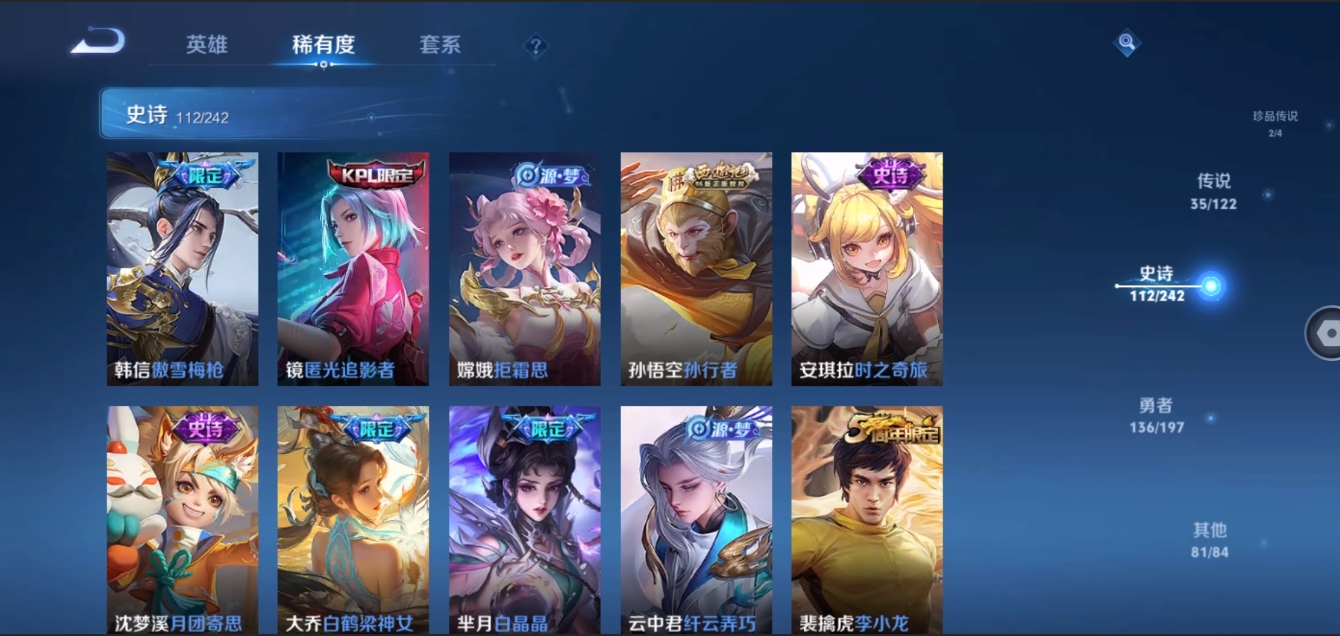This screenshot has height=636, width=1340.
Task: Jump to 勇者 rarity section
Action: tap(1155, 415)
